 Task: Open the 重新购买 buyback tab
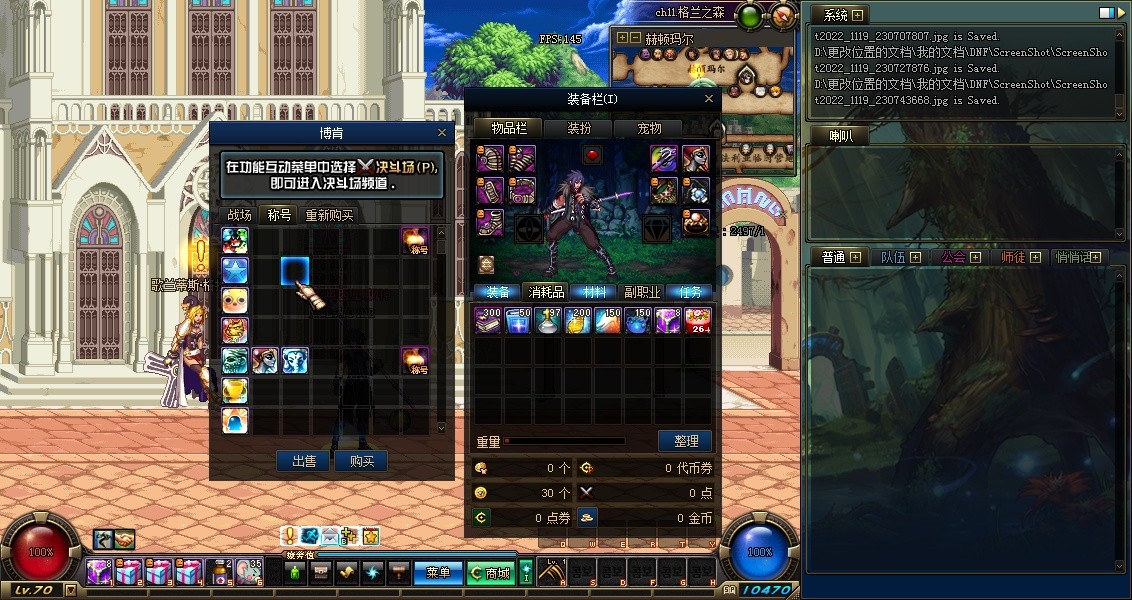(x=329, y=215)
